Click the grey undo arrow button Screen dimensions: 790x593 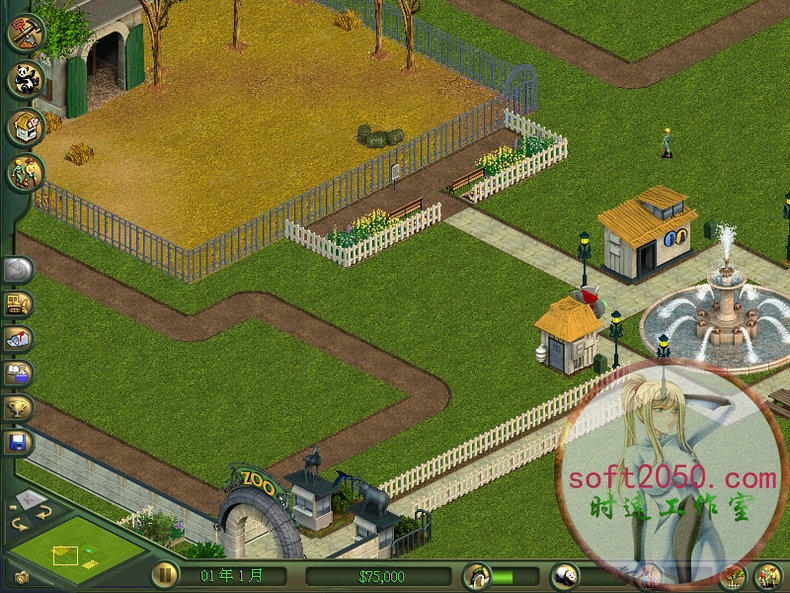pyautogui.click(x=19, y=269)
